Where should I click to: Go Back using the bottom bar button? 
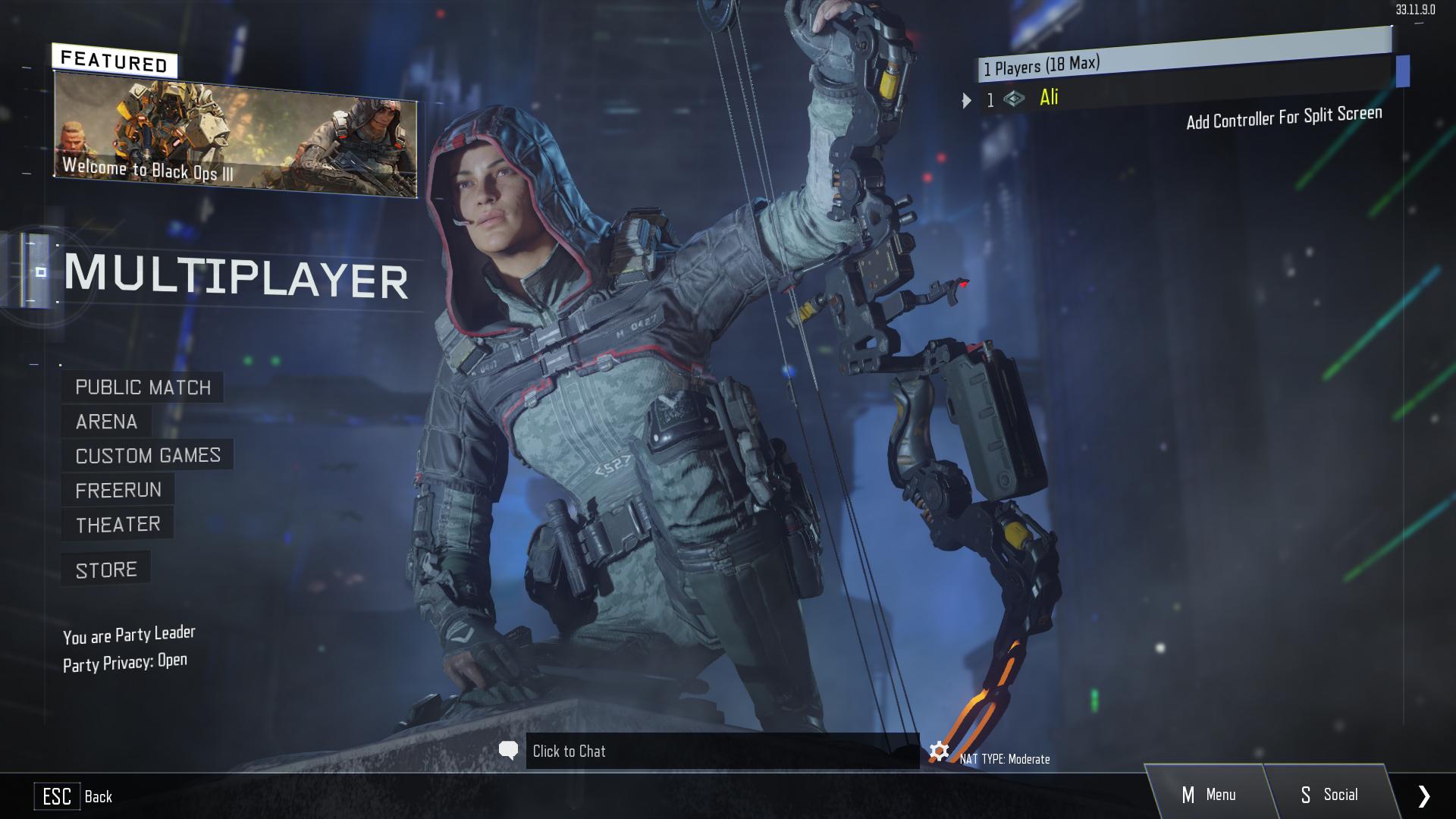[74, 796]
